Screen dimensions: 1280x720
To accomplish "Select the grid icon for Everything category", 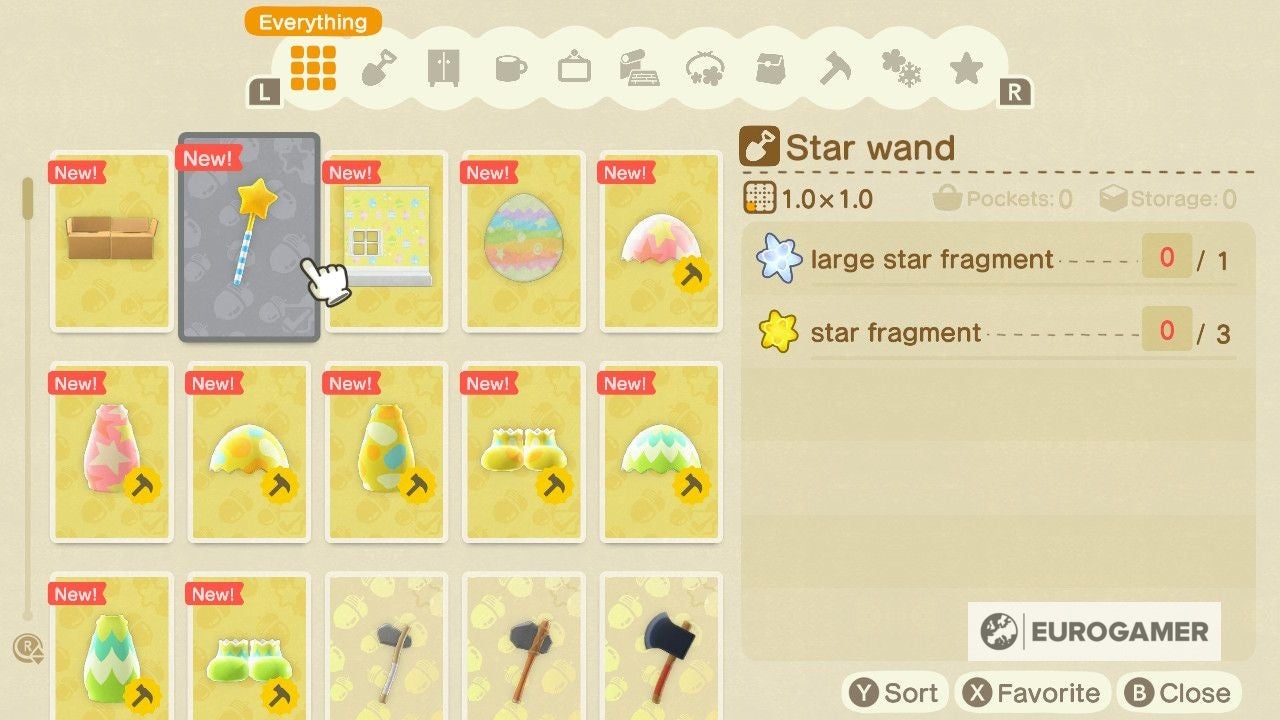I will coord(311,69).
